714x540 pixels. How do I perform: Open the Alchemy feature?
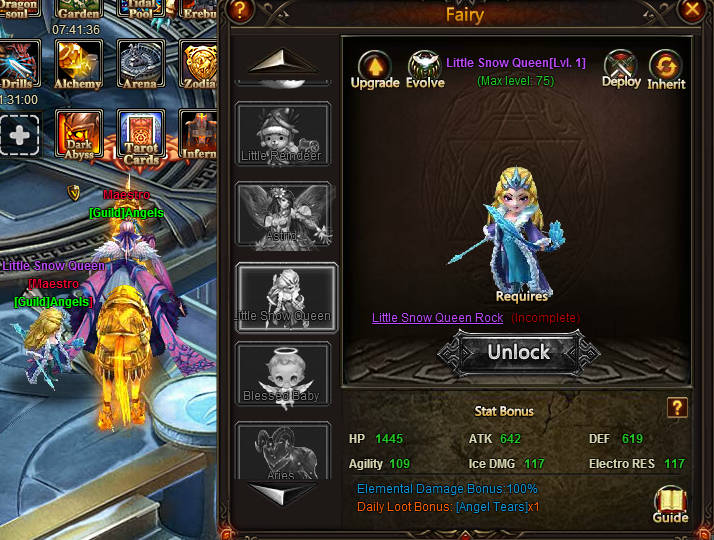78,65
